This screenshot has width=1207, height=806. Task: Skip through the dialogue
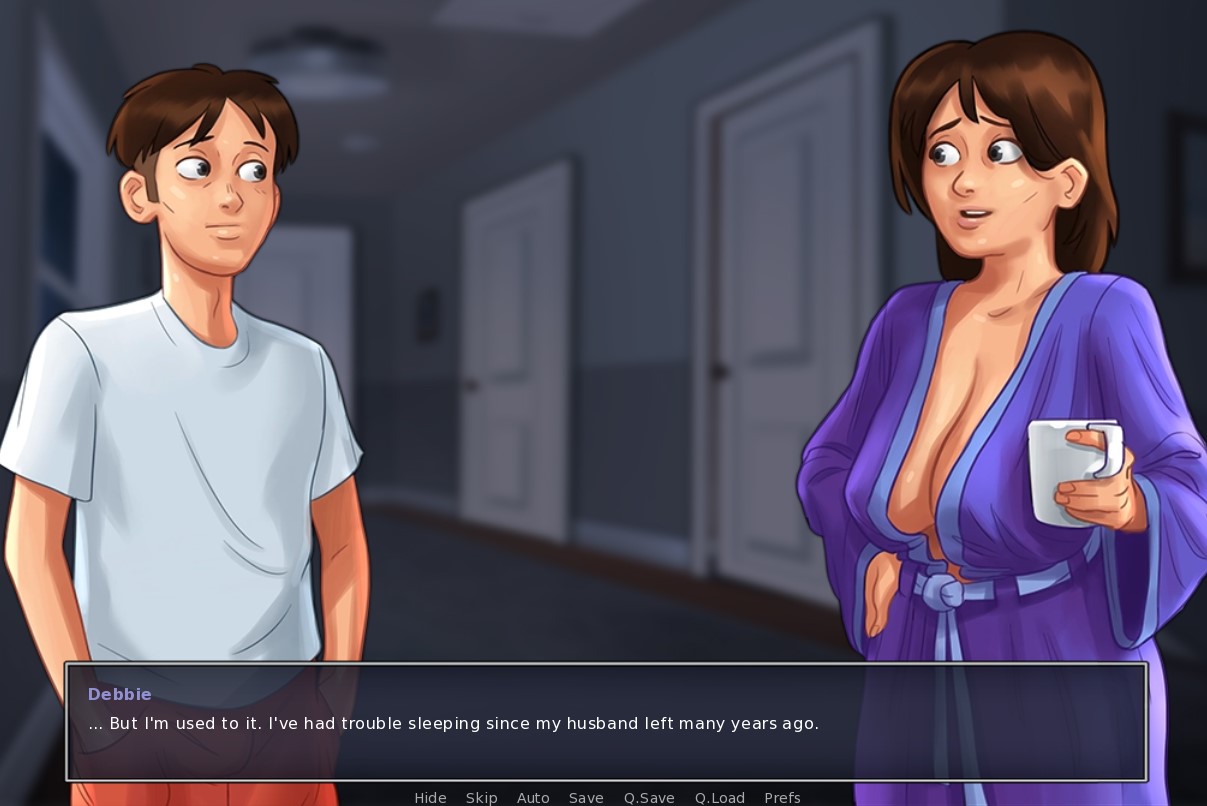481,797
